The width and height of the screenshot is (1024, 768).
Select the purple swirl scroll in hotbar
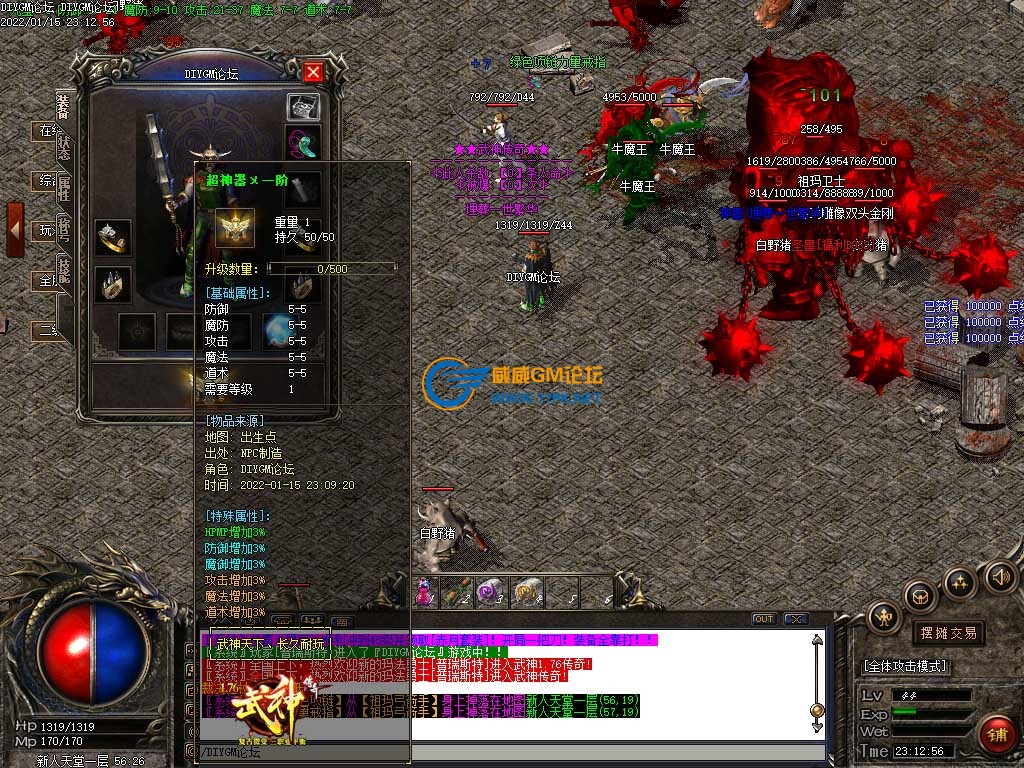[490, 592]
